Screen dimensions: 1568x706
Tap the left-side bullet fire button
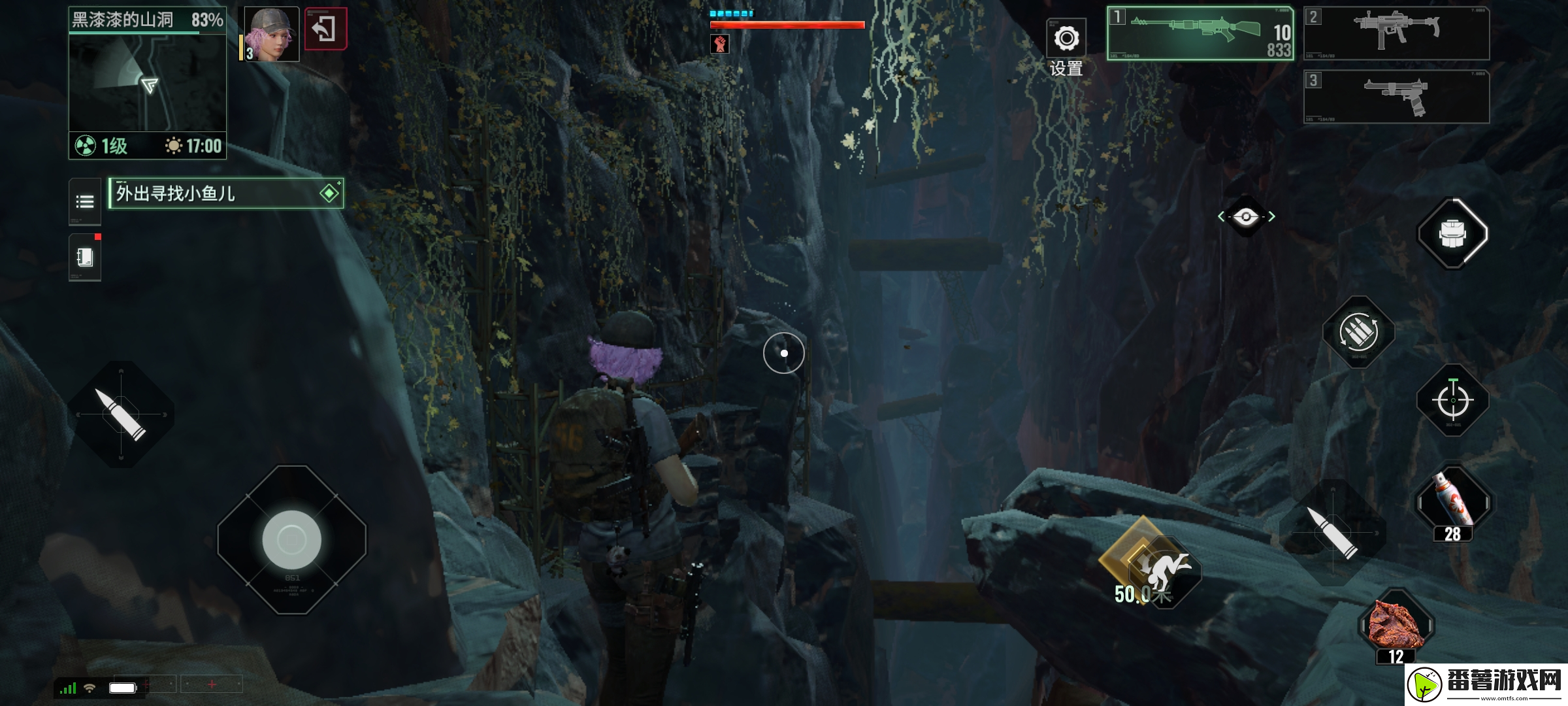(x=121, y=414)
